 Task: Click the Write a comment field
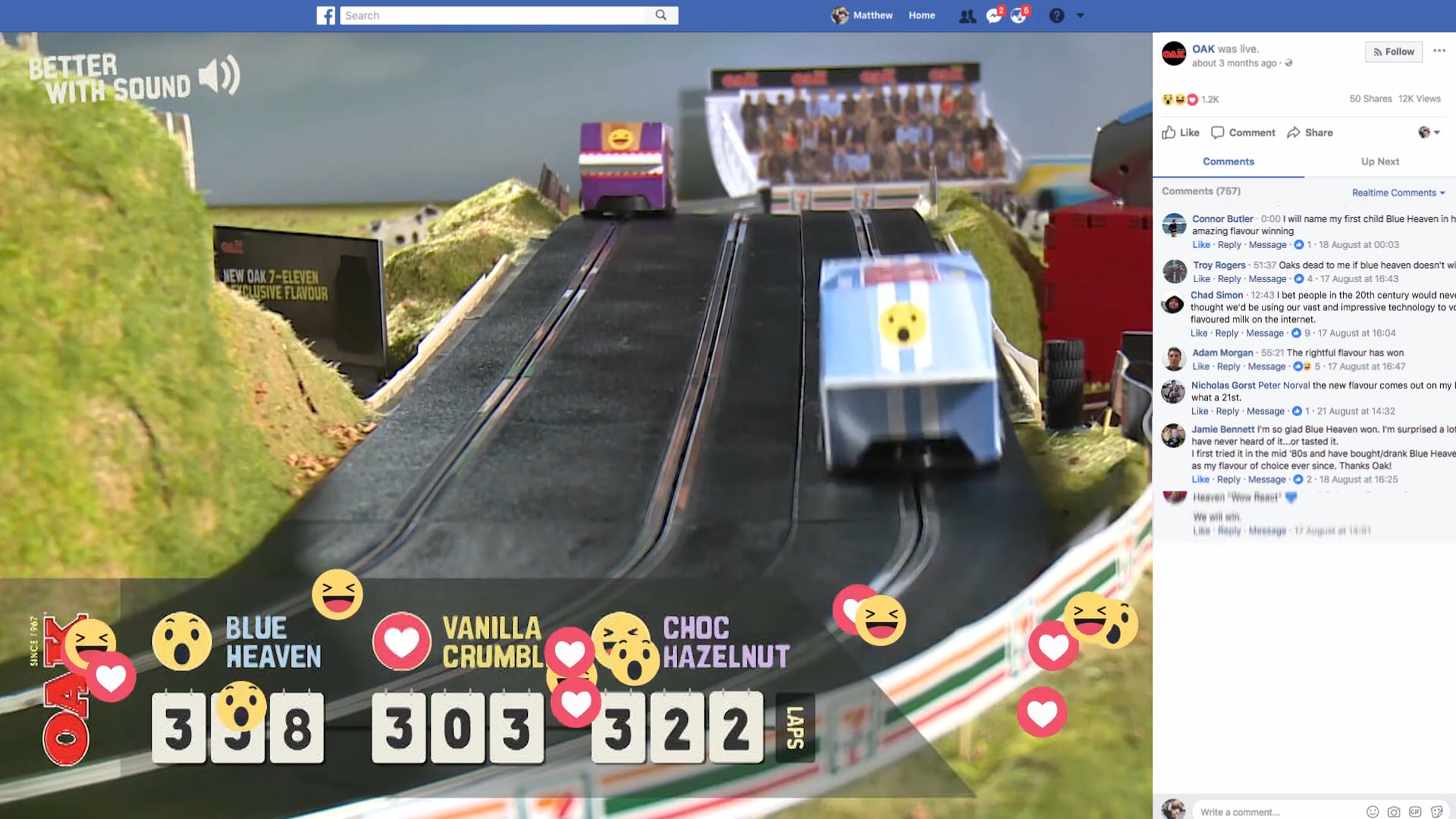tap(1274, 812)
